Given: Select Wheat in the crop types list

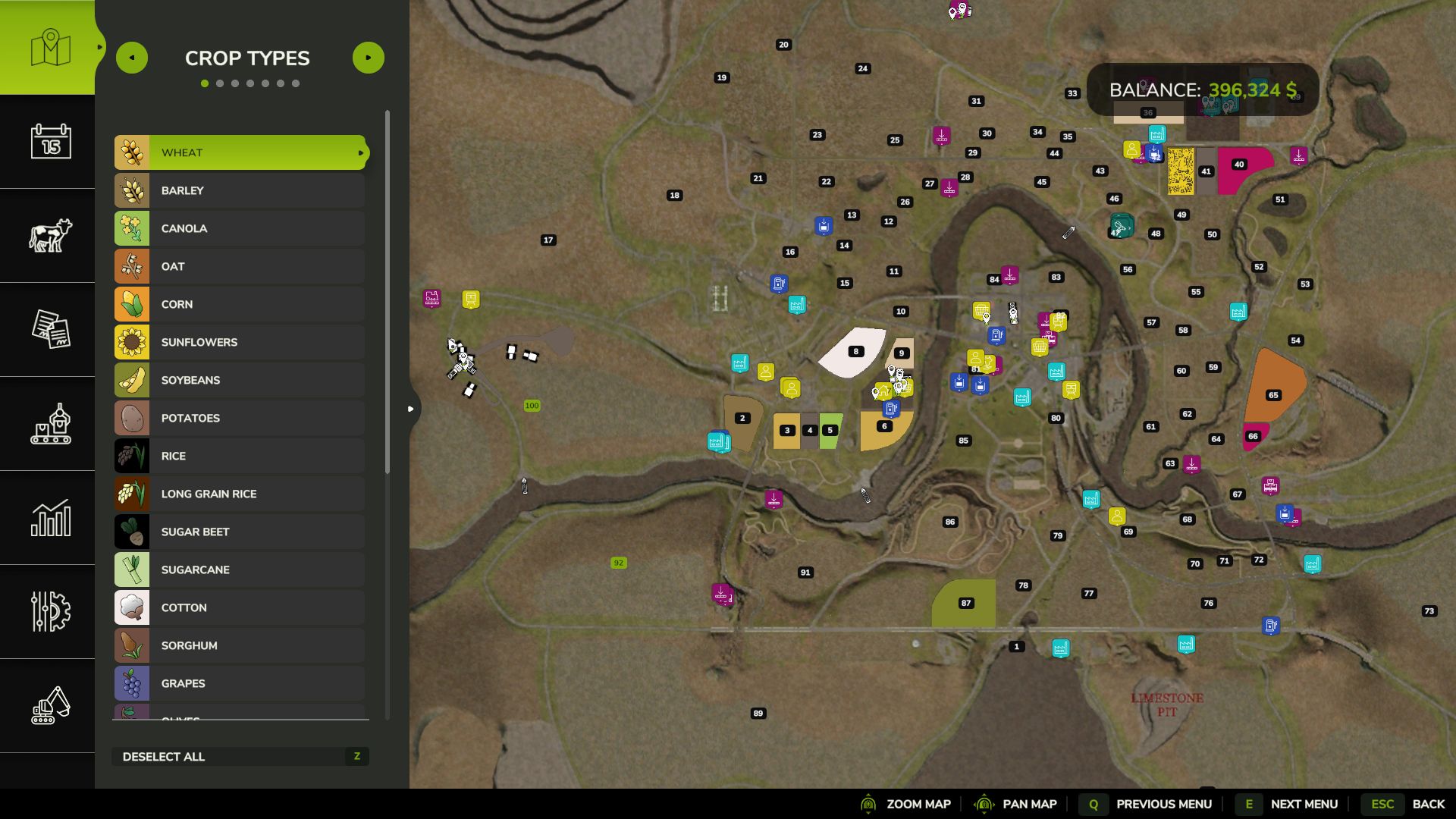Looking at the screenshot, I should [x=240, y=152].
